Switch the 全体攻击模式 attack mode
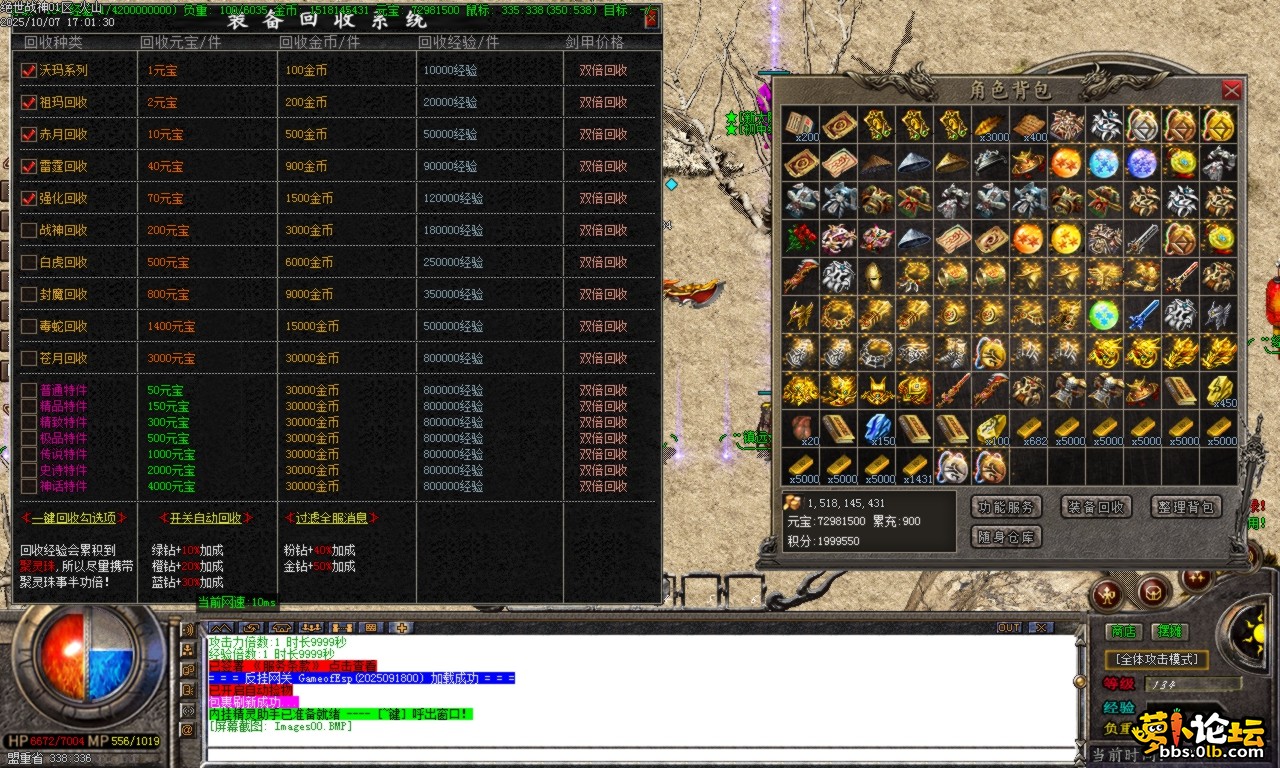 pyautogui.click(x=1157, y=660)
